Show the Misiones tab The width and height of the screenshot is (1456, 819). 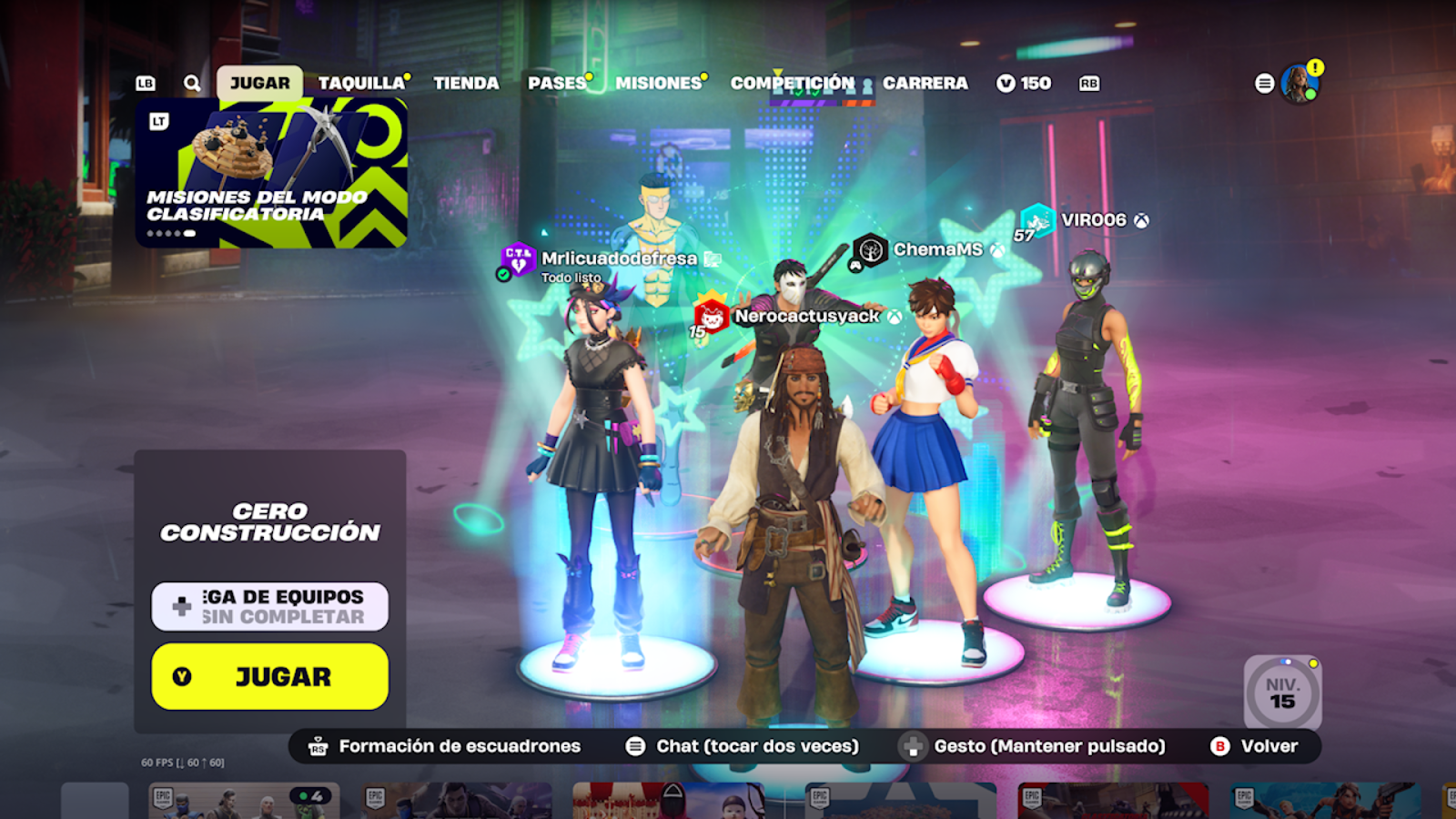tap(659, 83)
